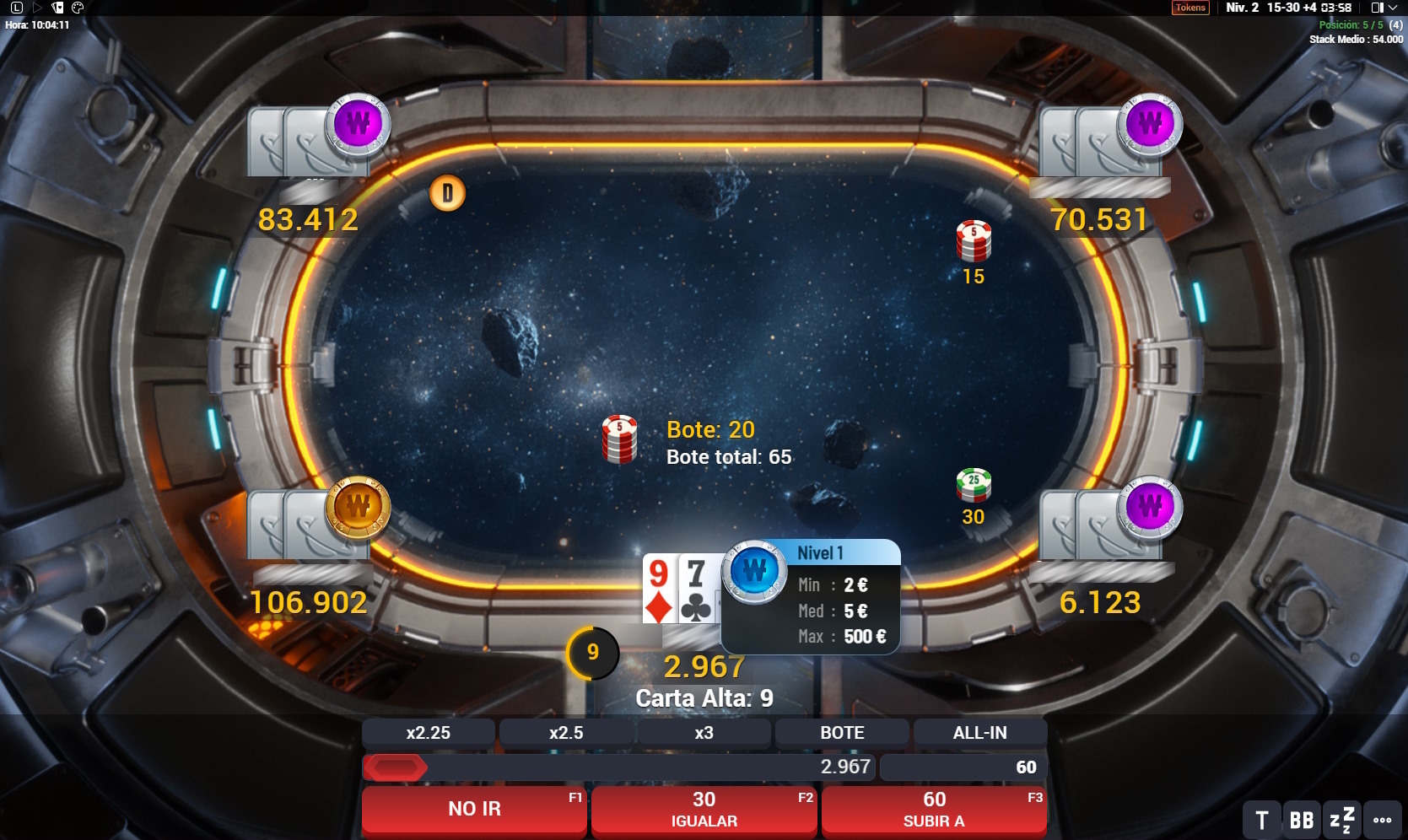Click the layout icon beside the tournament timer
This screenshot has height=840, width=1408.
(x=1378, y=8)
